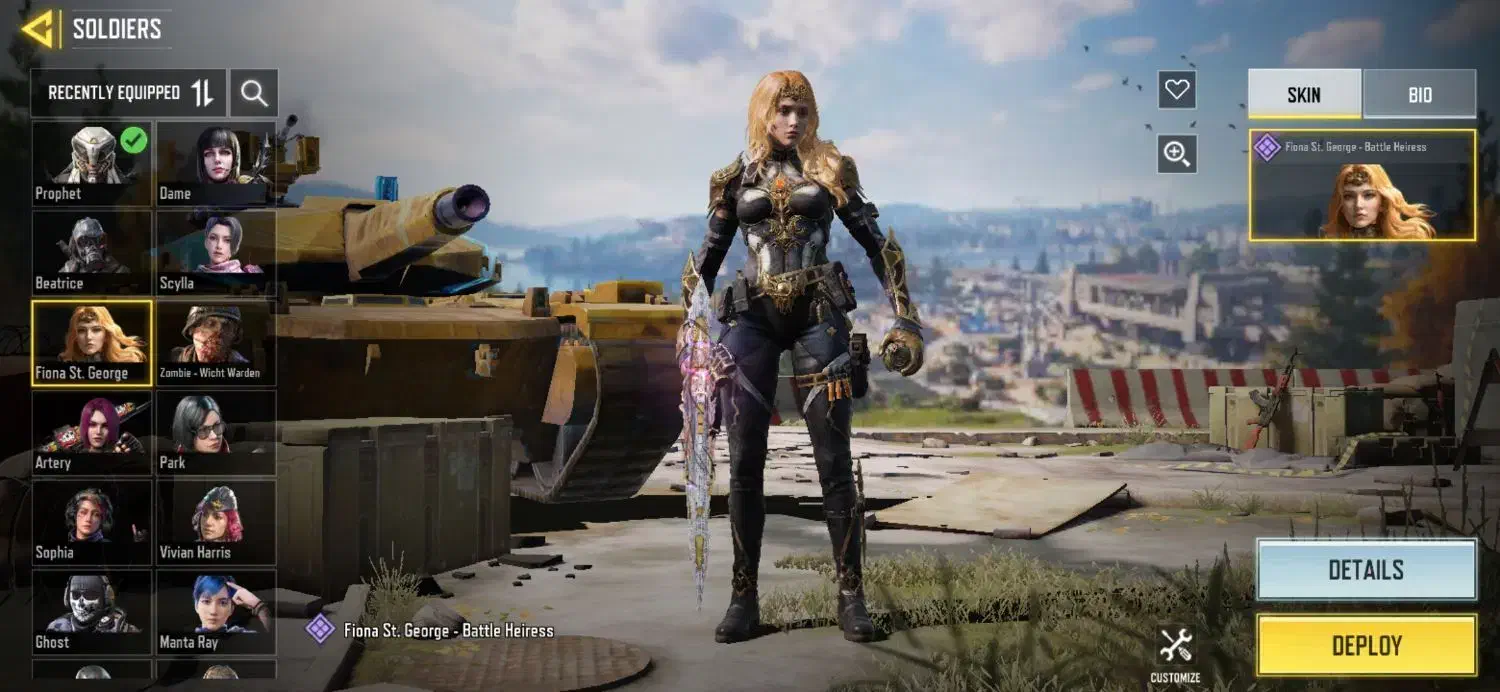Favorite this soldier with the heart icon
The width and height of the screenshot is (1500, 692).
[1177, 90]
